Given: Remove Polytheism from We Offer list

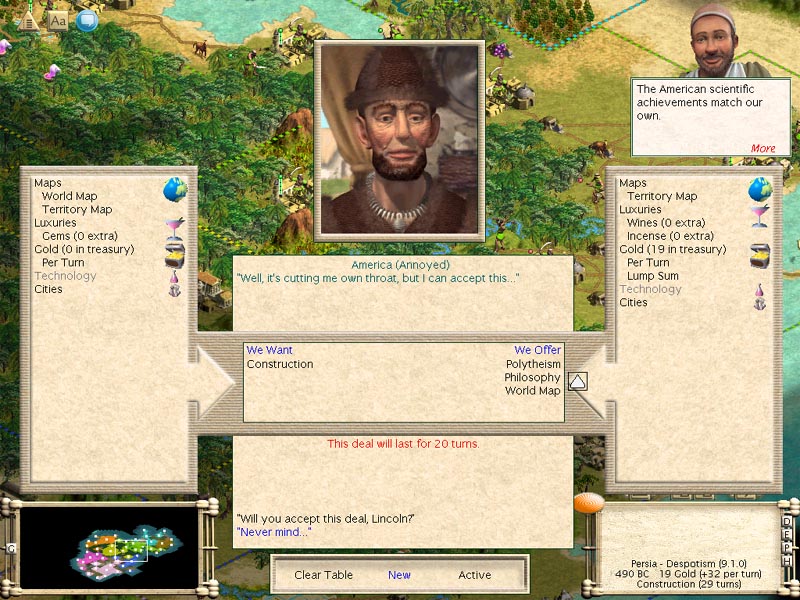Looking at the screenshot, I should [533, 364].
